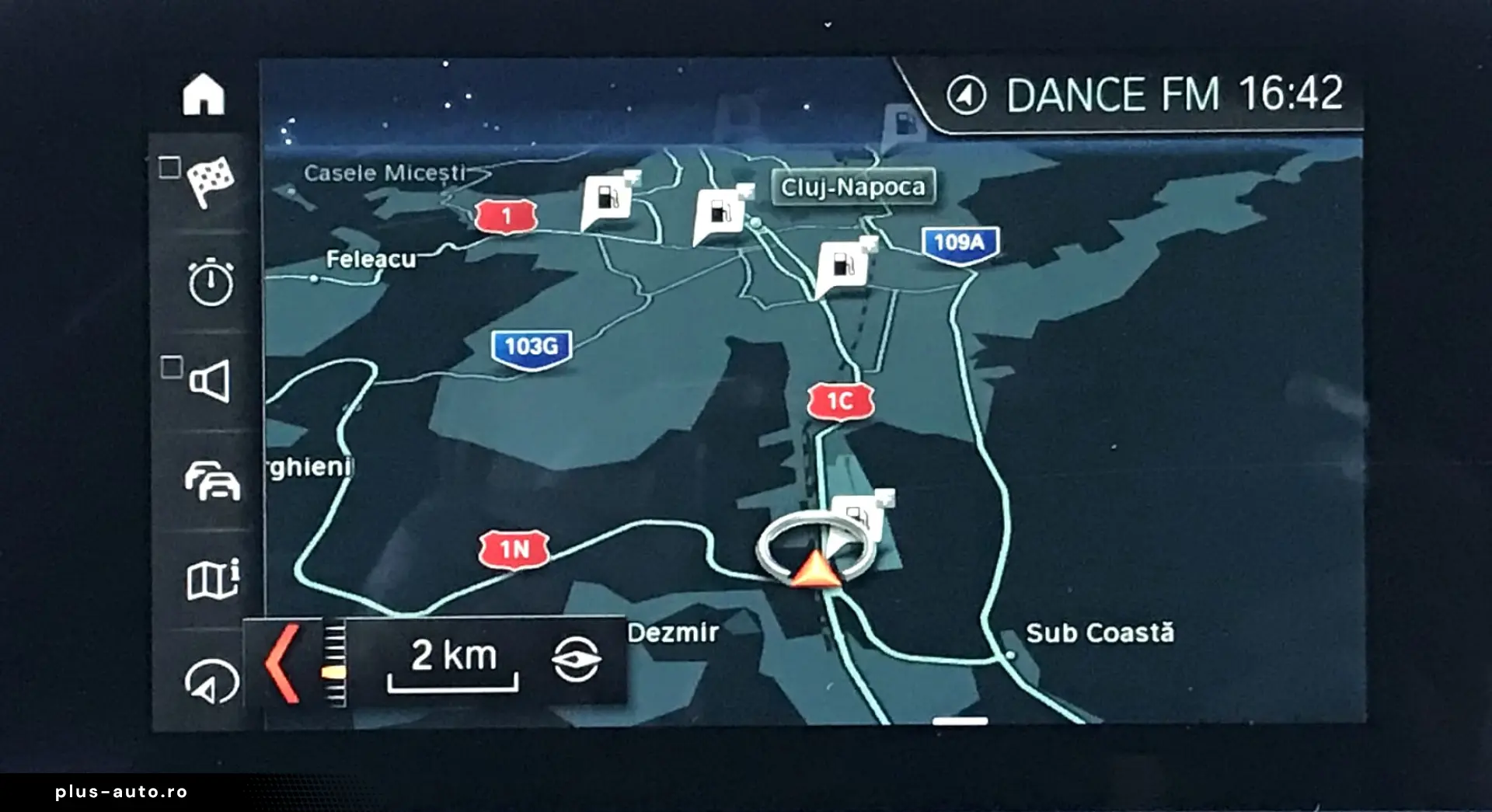Click the navigation arrow icon beside DANCE FM
The width and height of the screenshot is (1492, 812).
[966, 96]
